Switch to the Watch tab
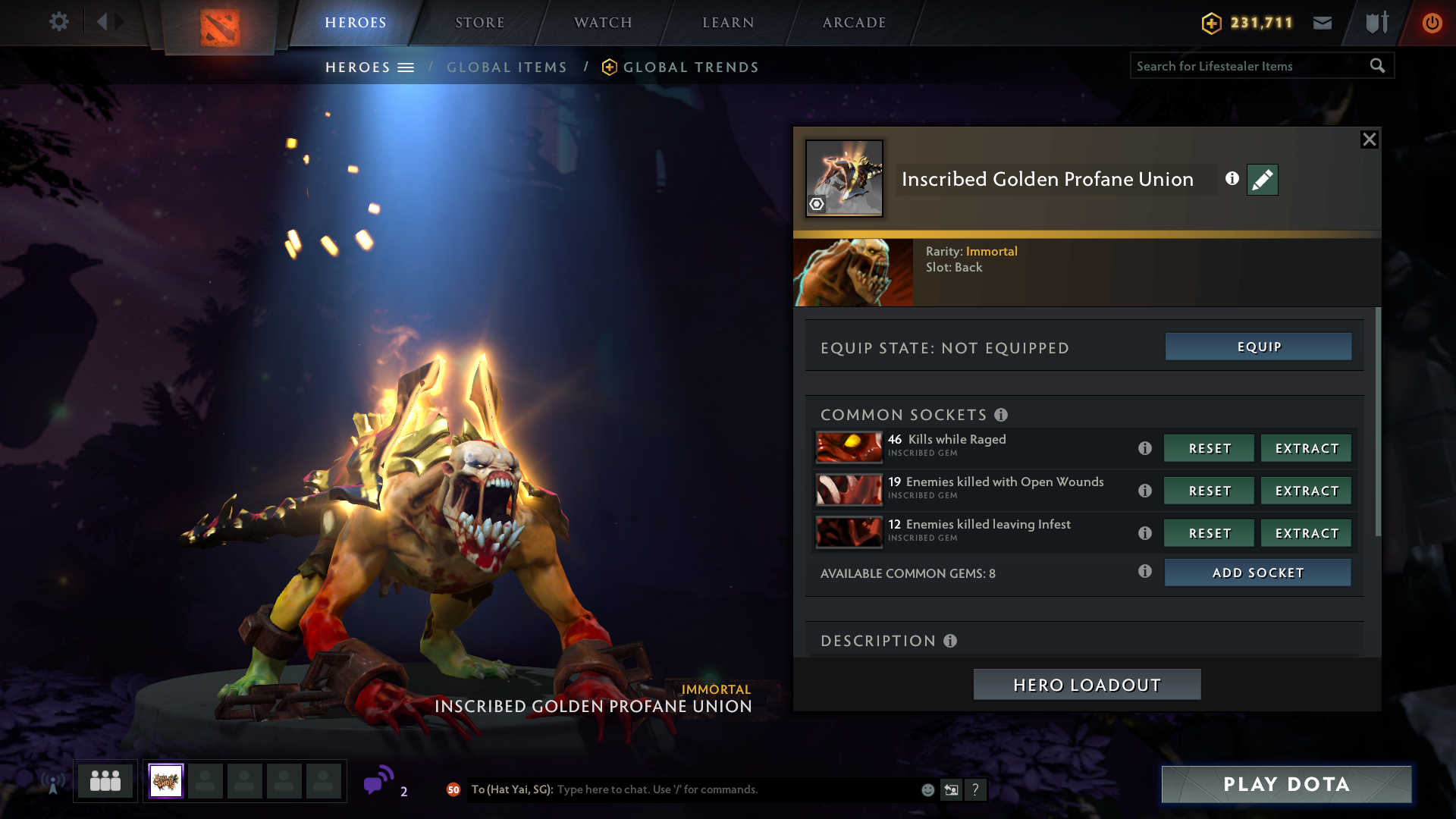1456x819 pixels. (x=603, y=23)
